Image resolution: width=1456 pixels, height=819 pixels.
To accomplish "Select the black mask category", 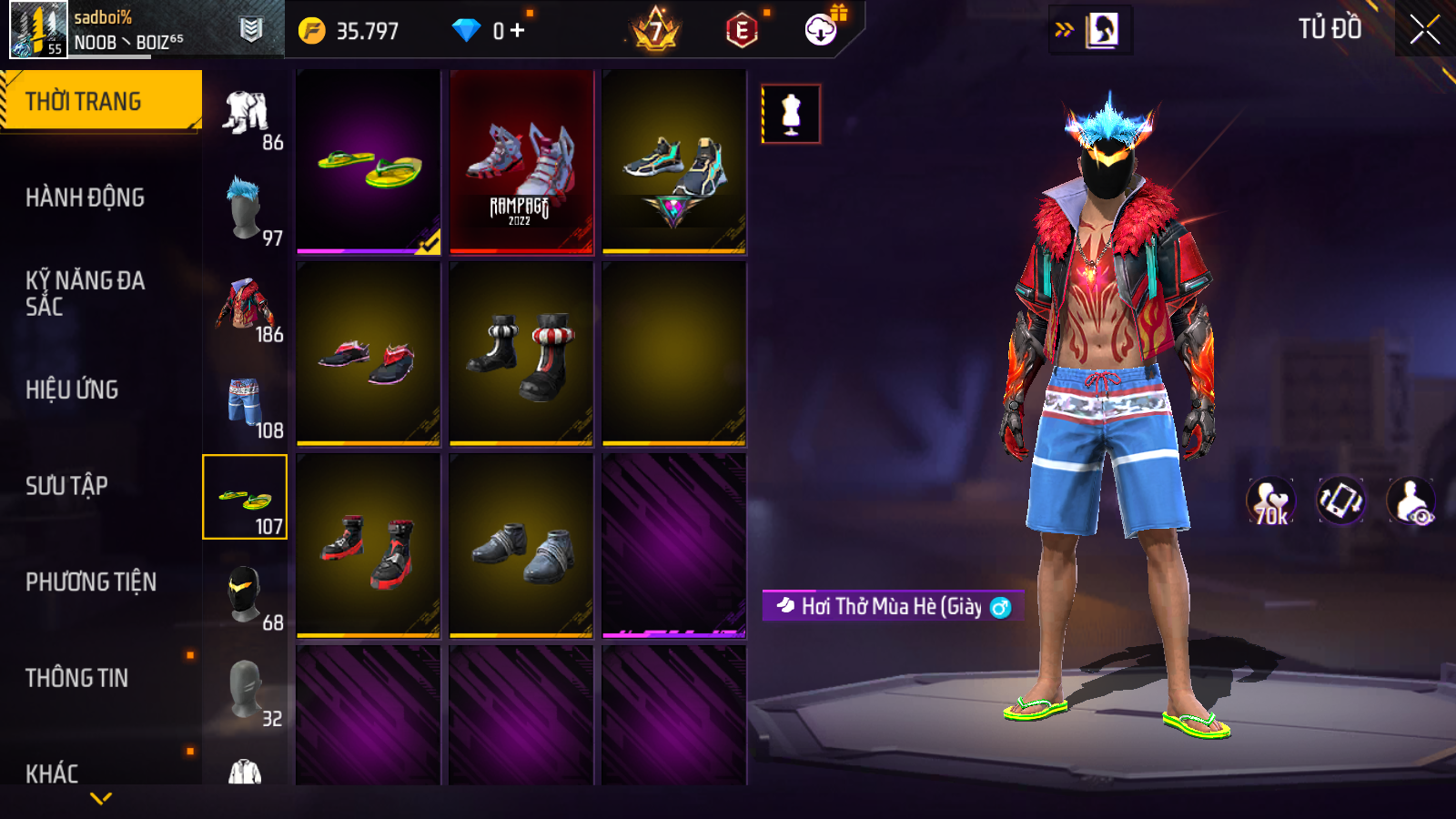I will 246,594.
